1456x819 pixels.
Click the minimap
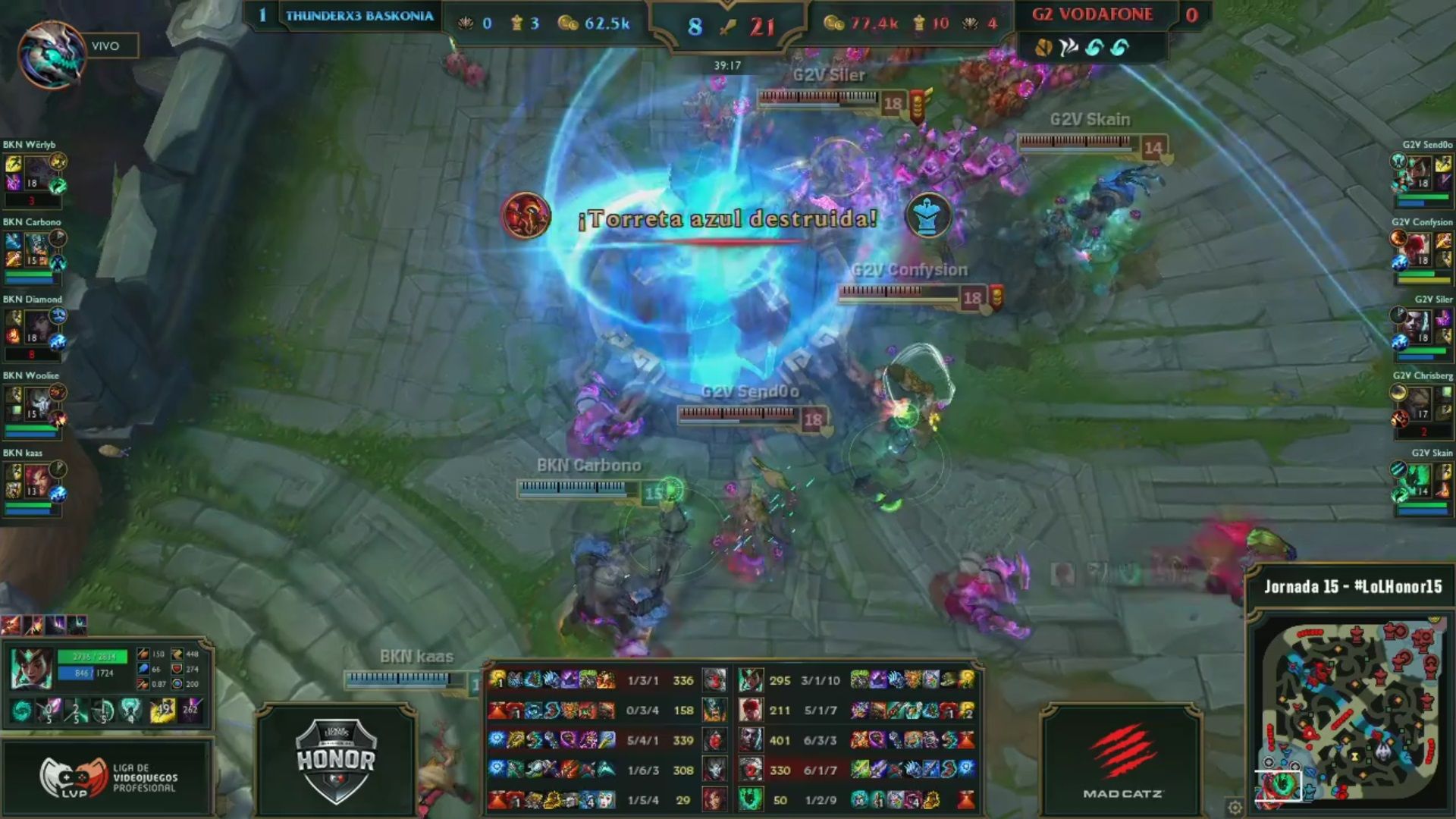click(1350, 709)
